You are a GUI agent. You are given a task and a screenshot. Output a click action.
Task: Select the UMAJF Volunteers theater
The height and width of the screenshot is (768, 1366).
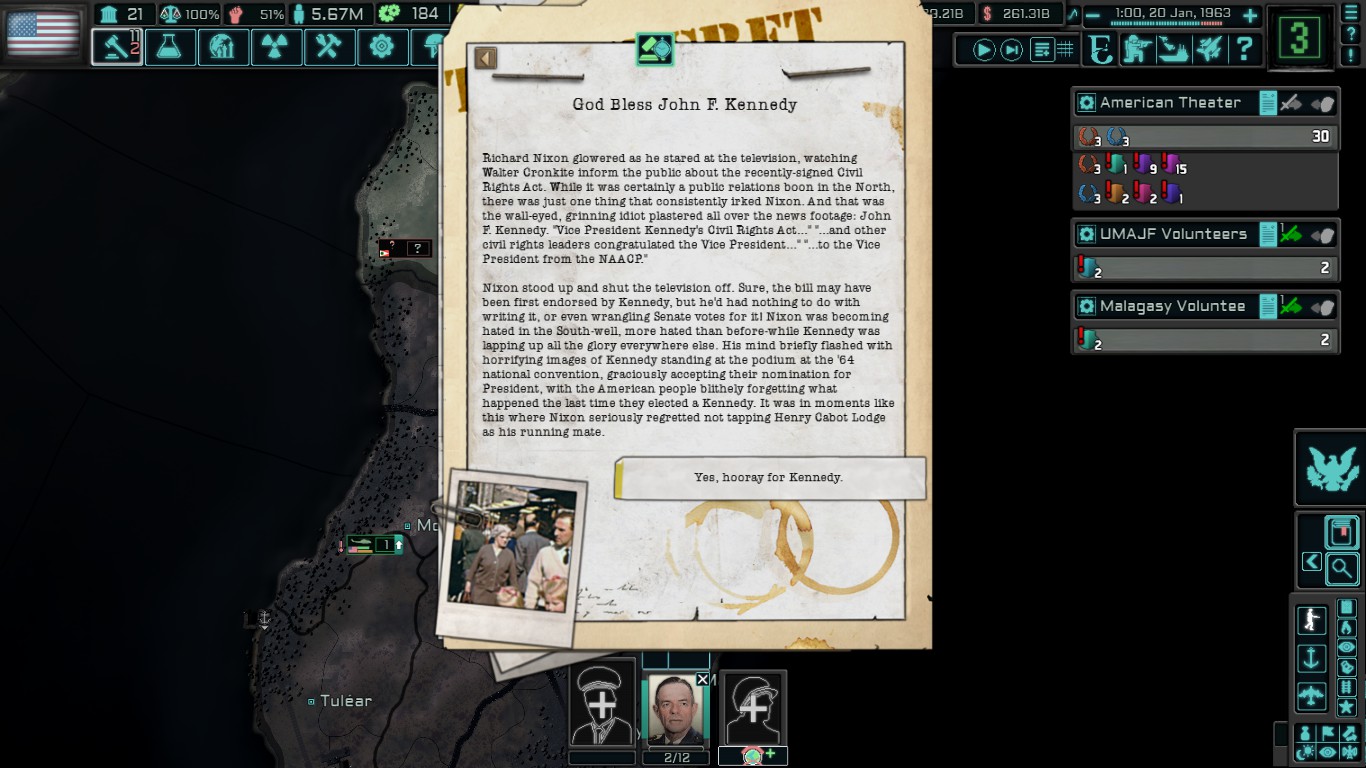point(1173,234)
